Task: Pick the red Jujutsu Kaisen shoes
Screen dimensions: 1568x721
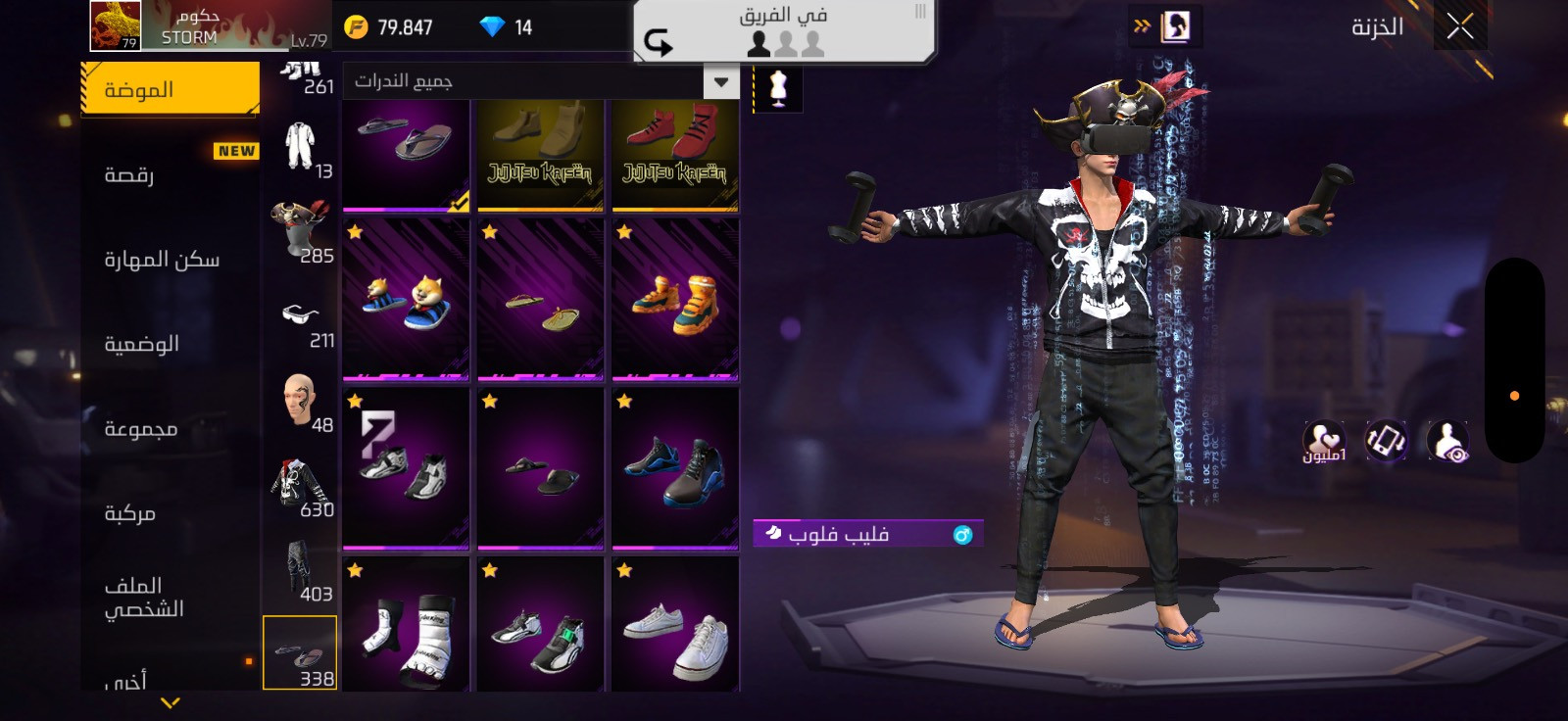Action: [675, 155]
